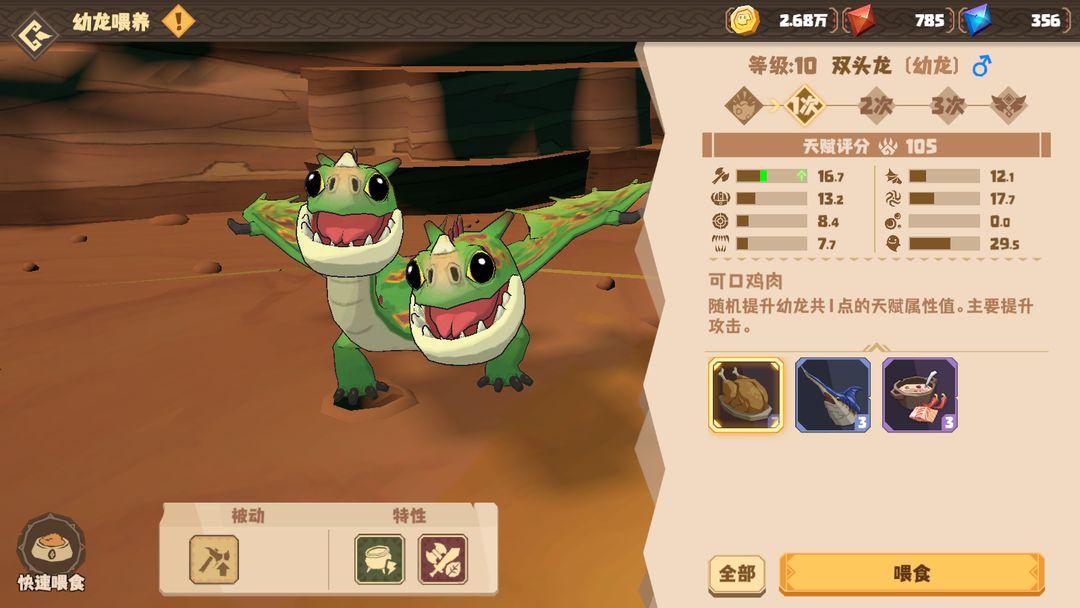Click the red gem currency icon
The height and width of the screenshot is (608, 1080).
pos(858,20)
